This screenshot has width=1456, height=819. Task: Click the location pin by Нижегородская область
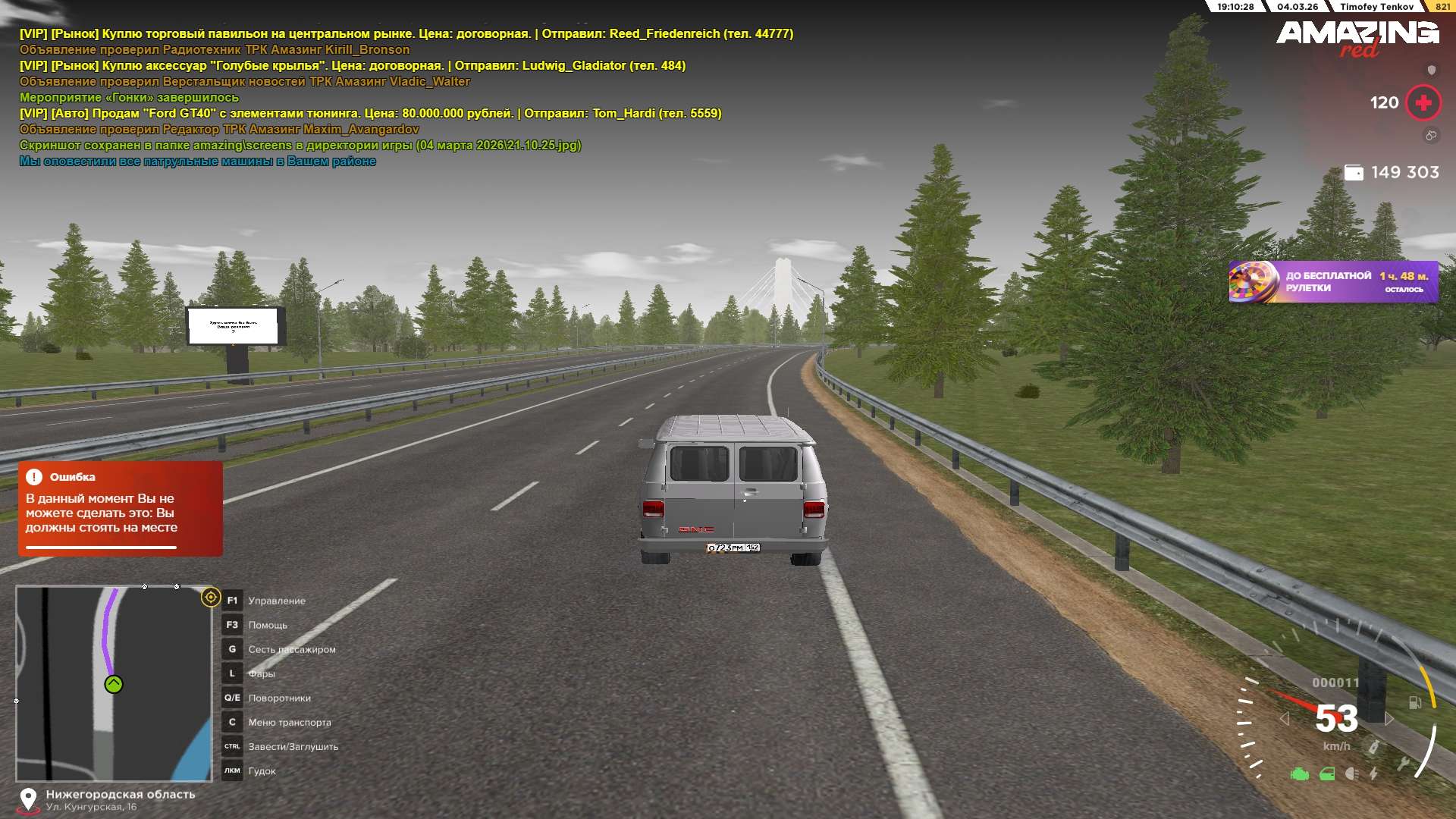[x=28, y=799]
